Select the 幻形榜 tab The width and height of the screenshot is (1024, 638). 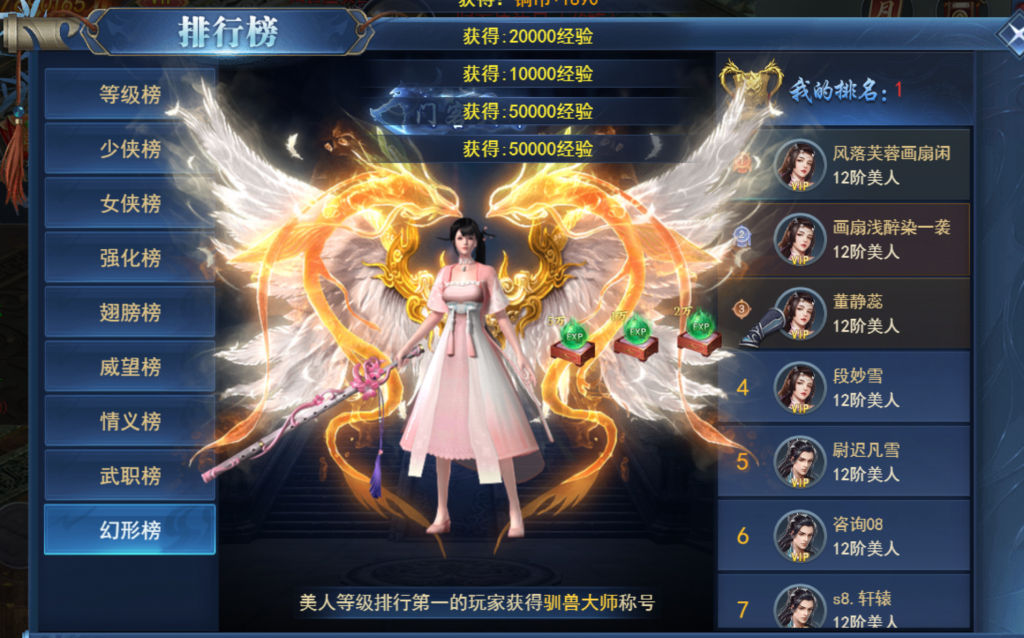coord(130,530)
